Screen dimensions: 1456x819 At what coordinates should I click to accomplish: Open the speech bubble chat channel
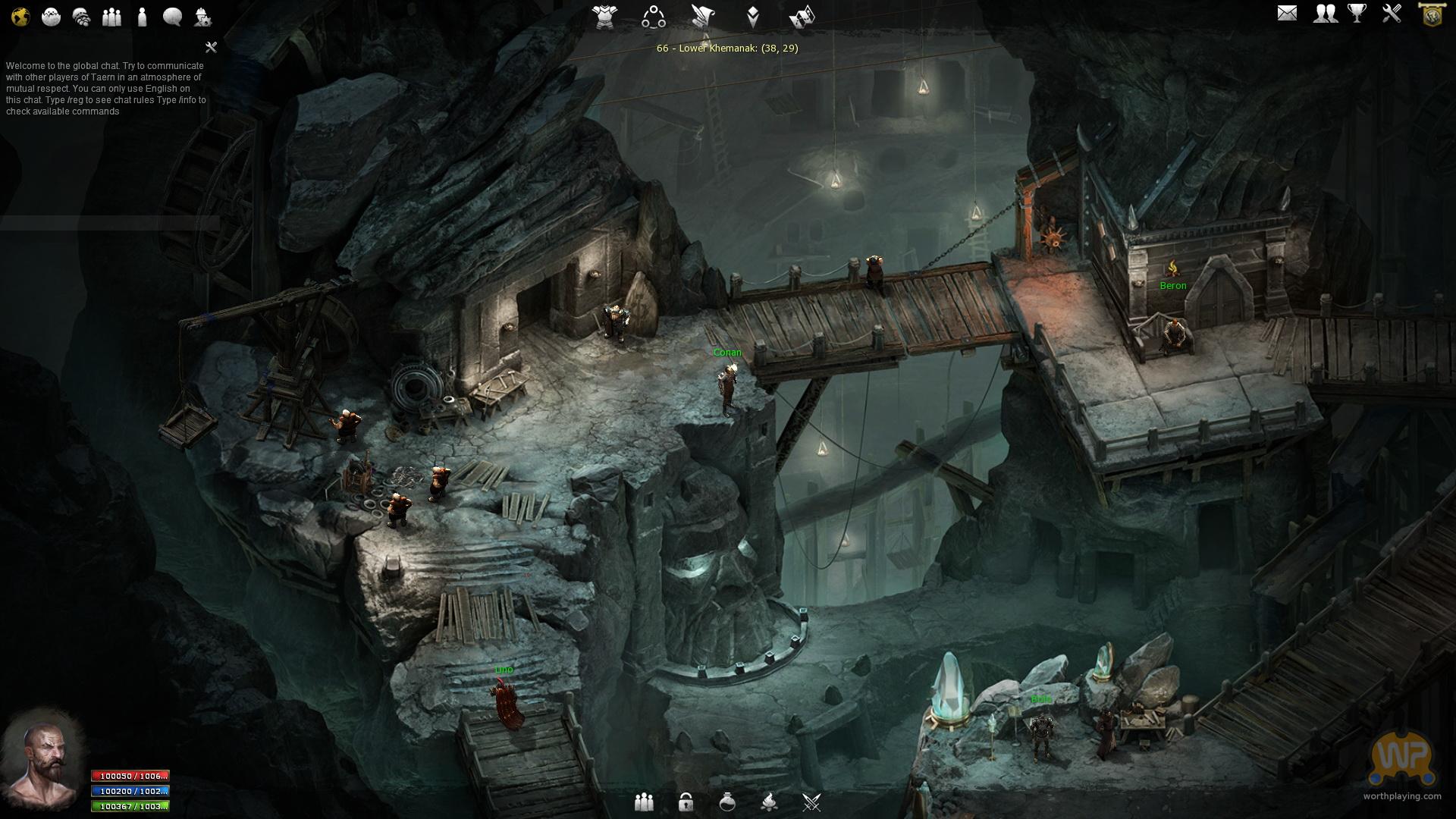point(172,17)
